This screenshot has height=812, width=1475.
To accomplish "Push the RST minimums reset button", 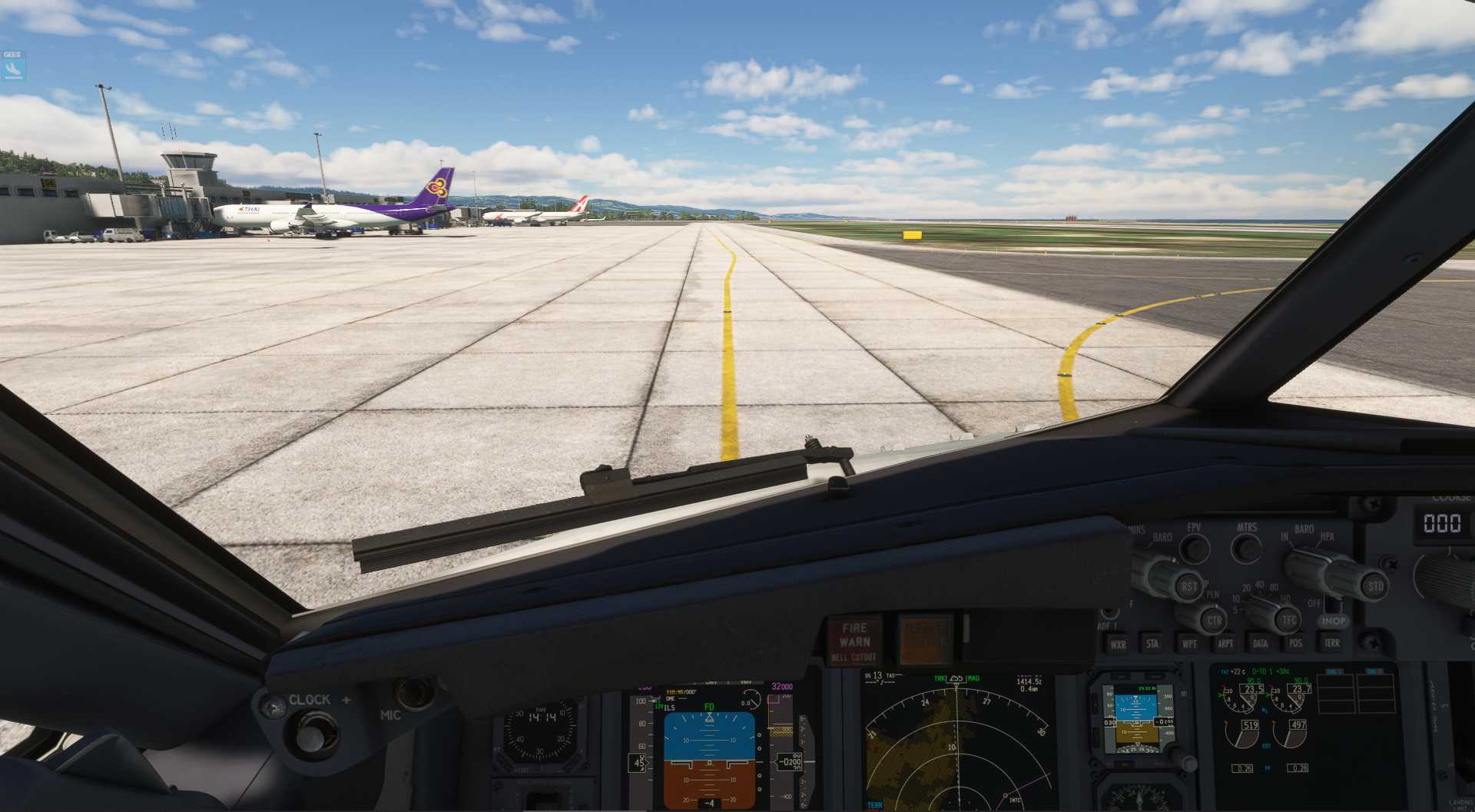I will tap(1189, 586).
